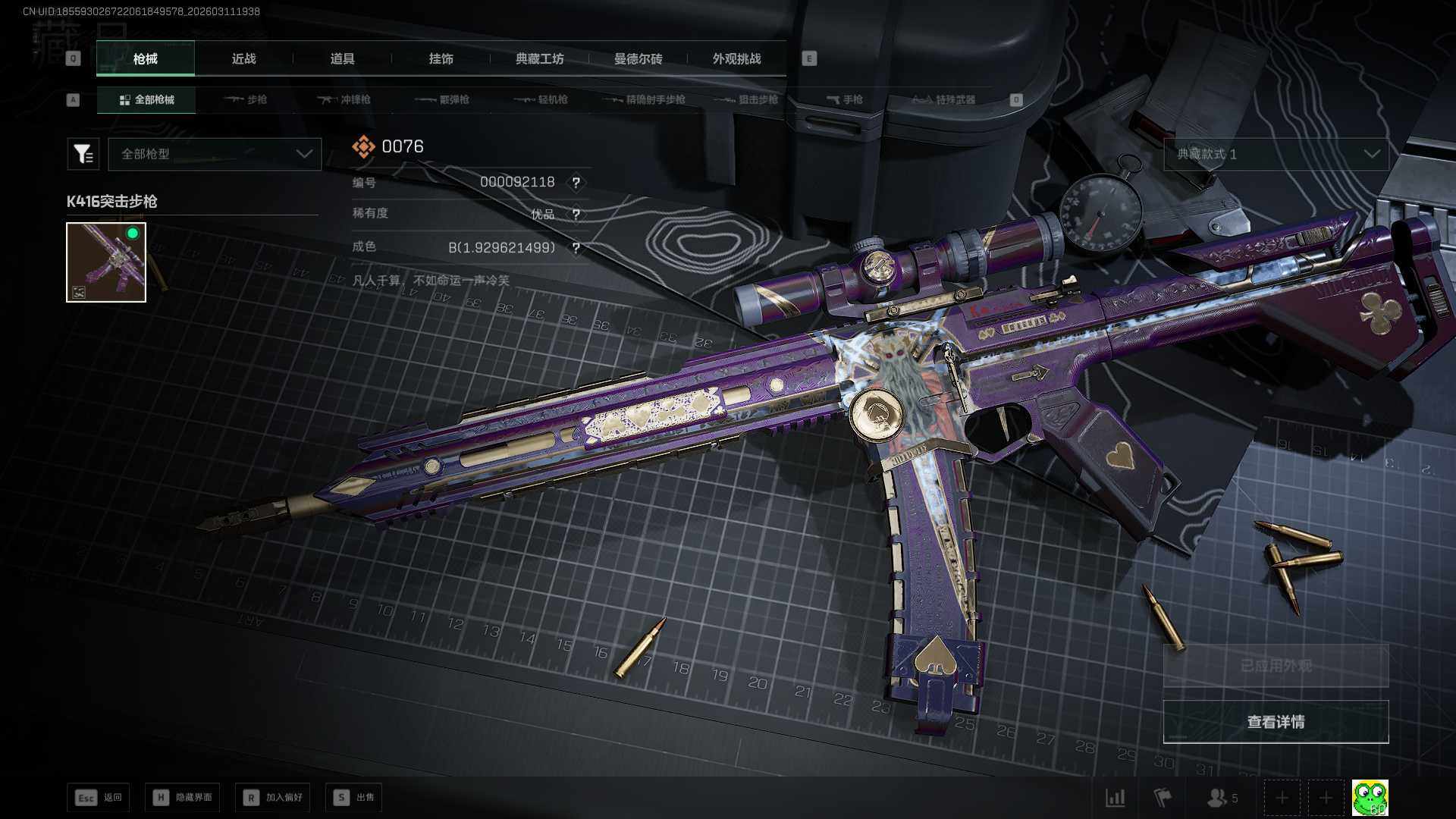Filter list to 手枪 pistols
1456x819 pixels.
[845, 100]
